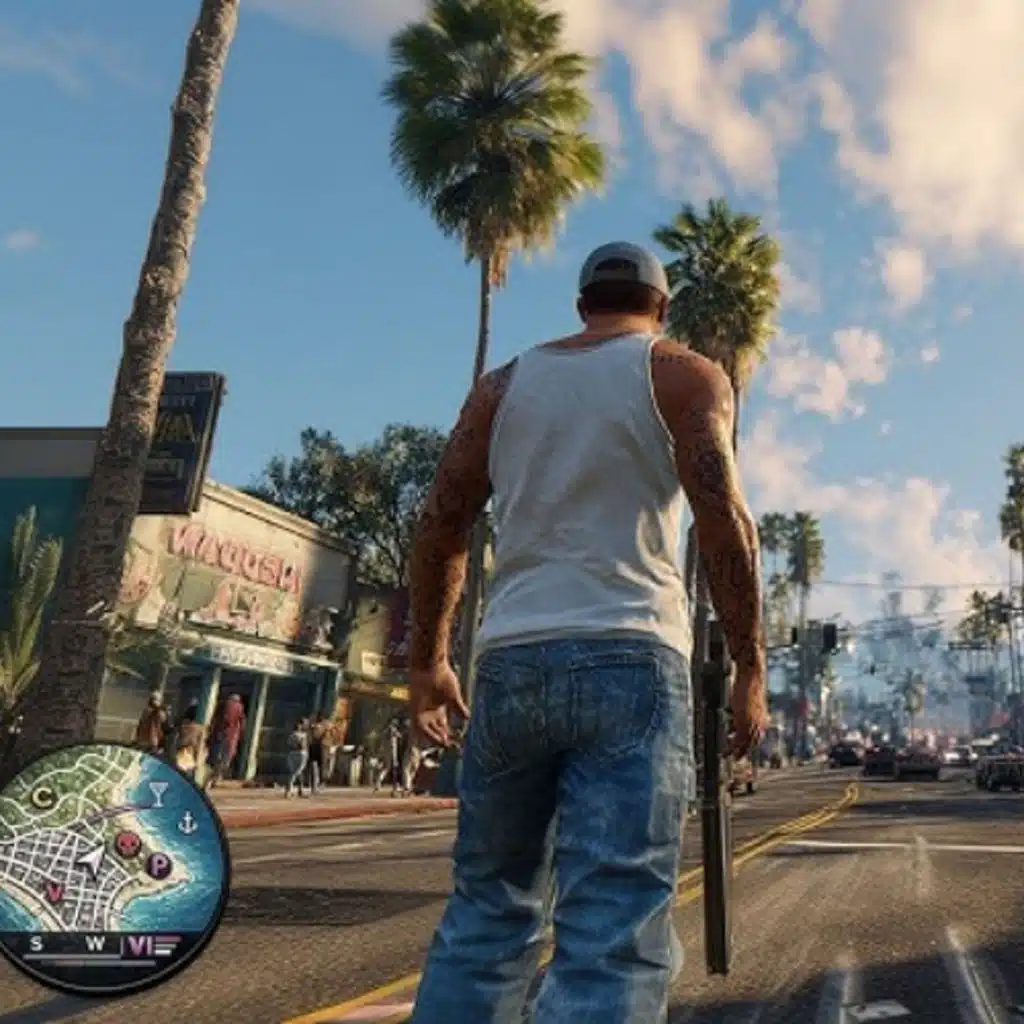The width and height of the screenshot is (1024, 1024).
Task: Click the white player arrow on the minimap
Action: coord(92,859)
